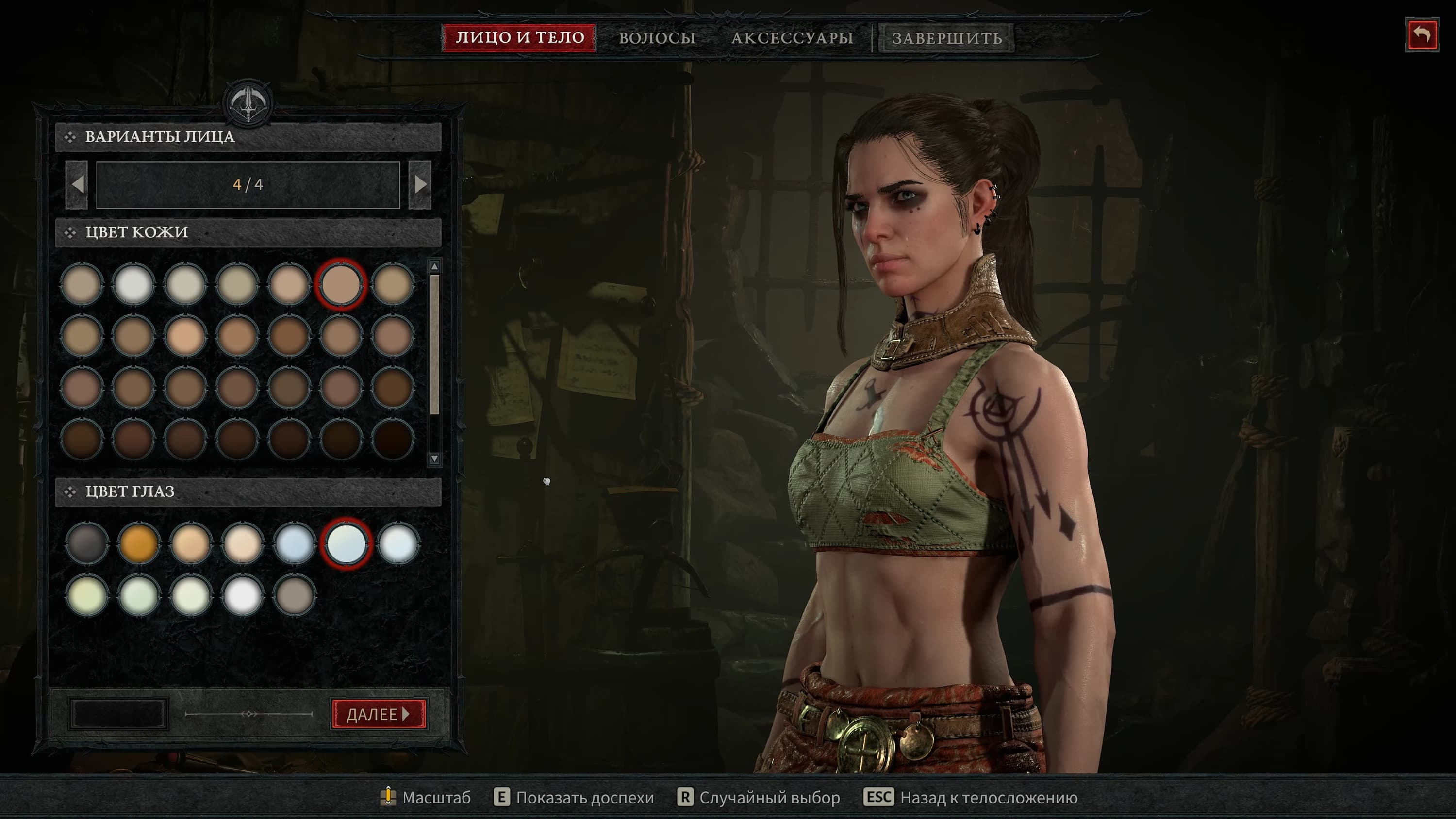The image size is (1456, 819).
Task: Choose the pale green eye color
Action: (138, 595)
